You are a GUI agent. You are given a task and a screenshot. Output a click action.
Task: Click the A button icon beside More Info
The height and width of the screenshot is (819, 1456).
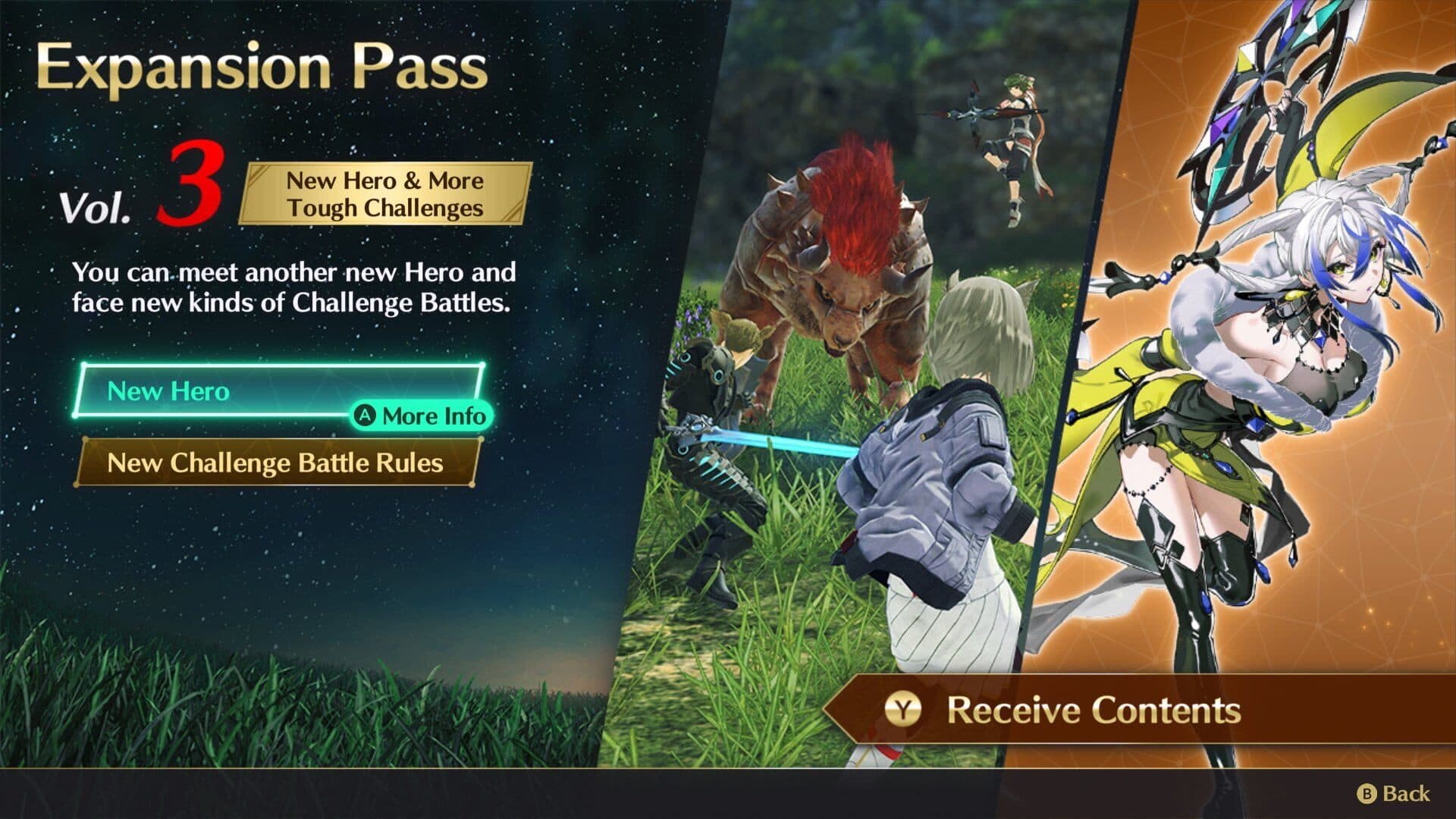pos(366,416)
